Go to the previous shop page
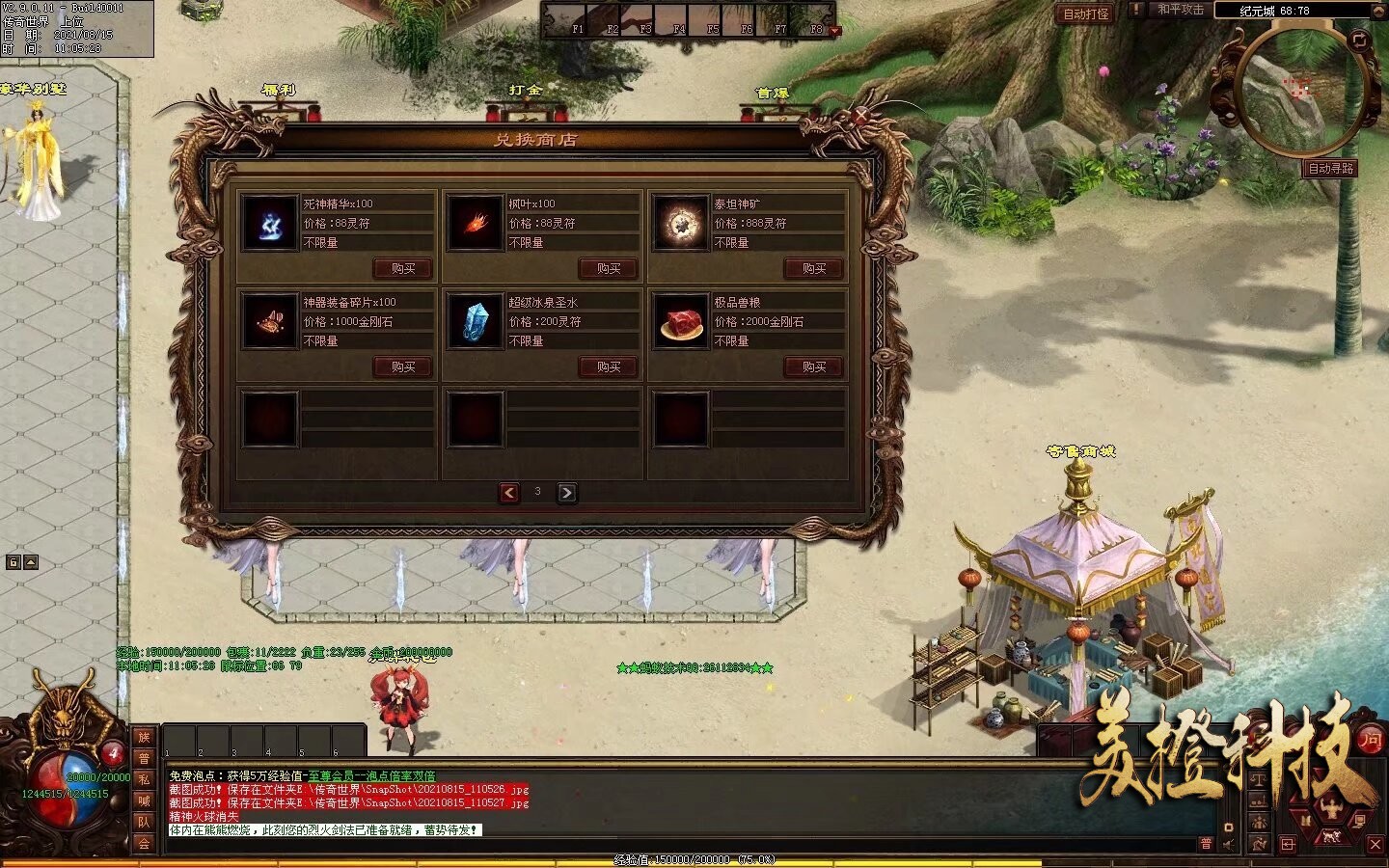Image resolution: width=1389 pixels, height=868 pixels. click(x=509, y=493)
